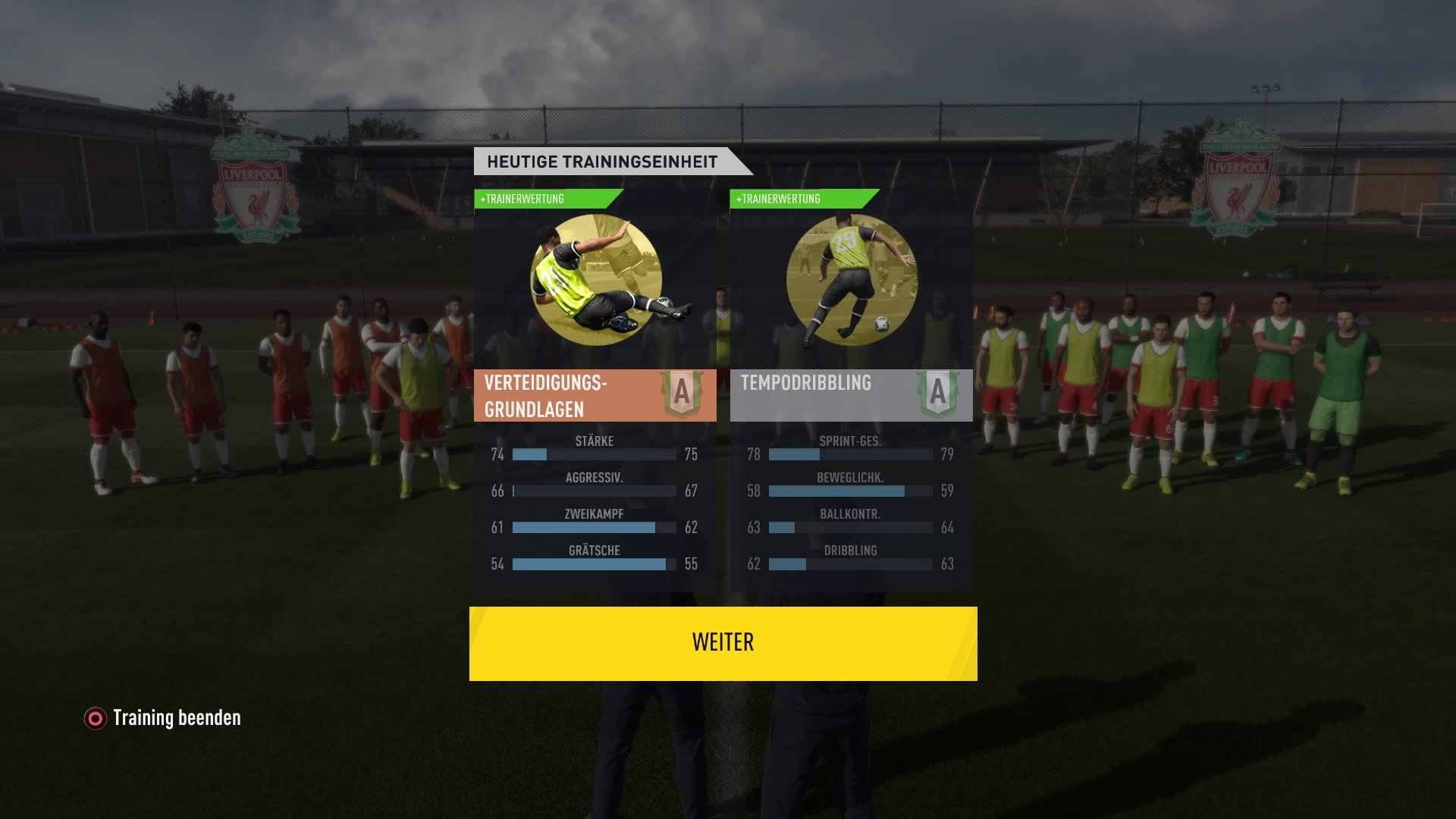Viewport: 1456px width, 819px height.
Task: Expand the Stärke stat details
Action: coord(594,447)
